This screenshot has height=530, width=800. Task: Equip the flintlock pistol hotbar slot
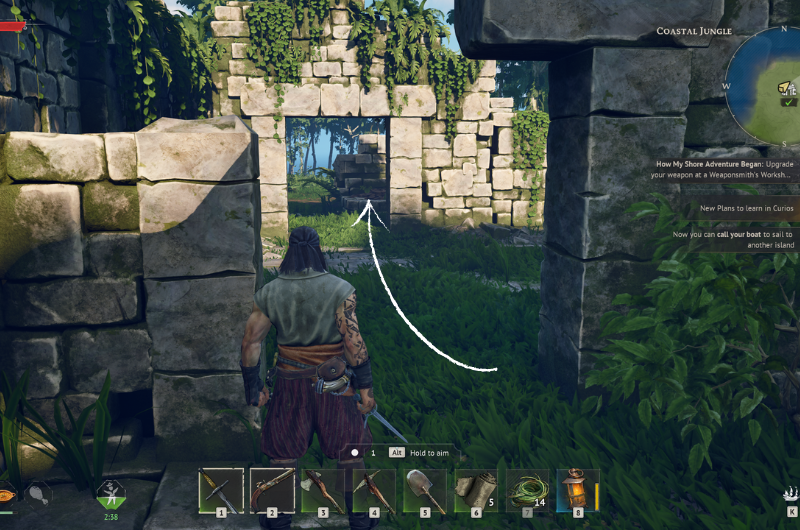[x=272, y=491]
